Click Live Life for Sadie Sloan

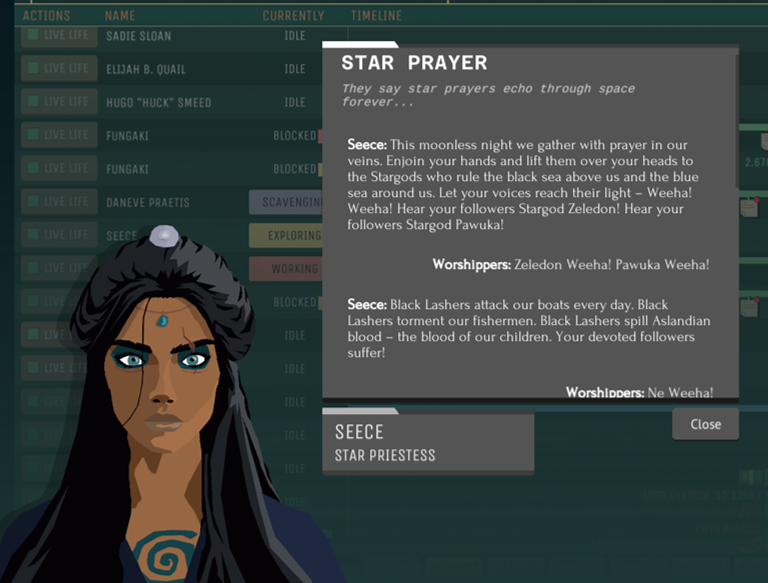tap(59, 36)
